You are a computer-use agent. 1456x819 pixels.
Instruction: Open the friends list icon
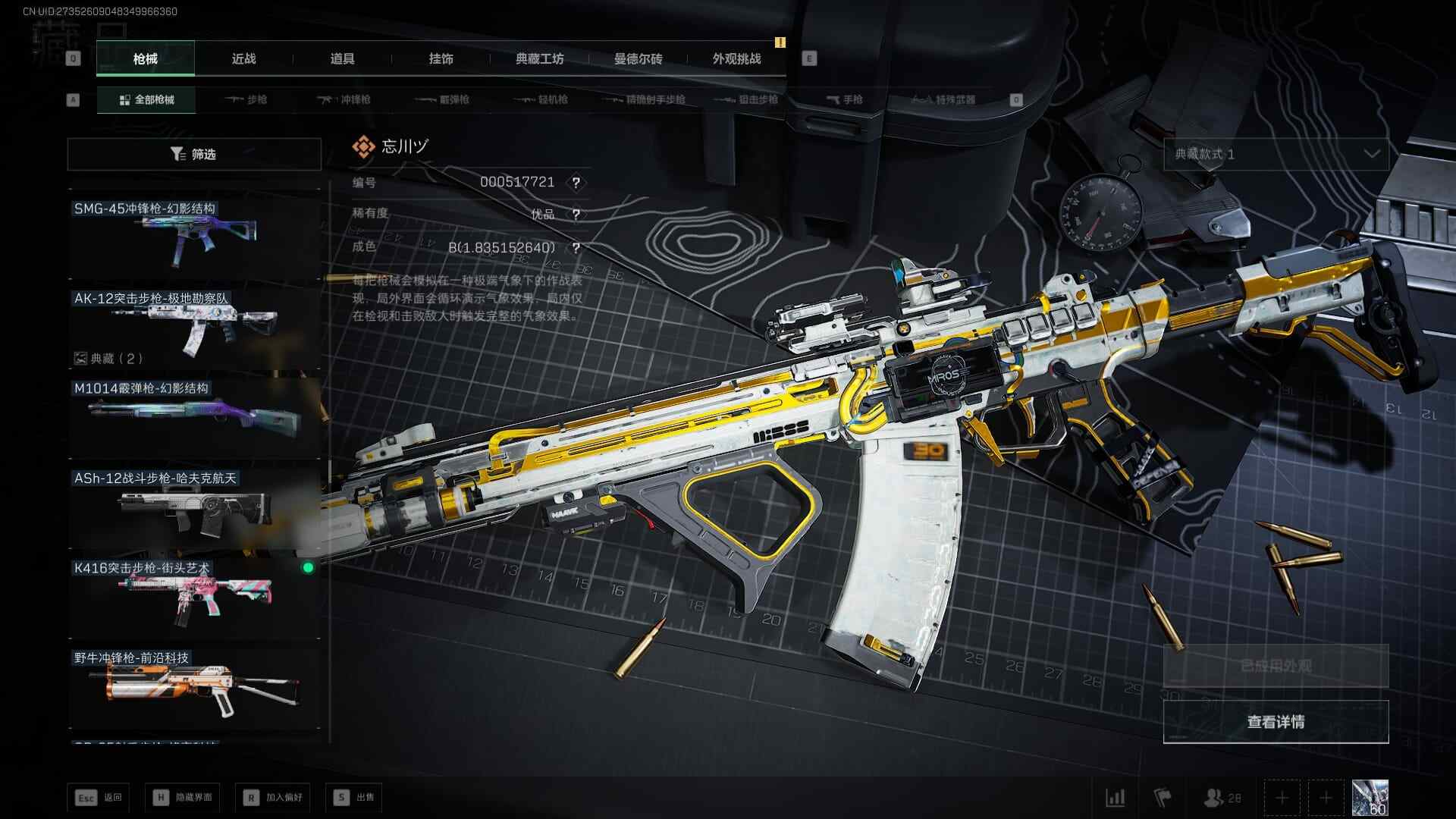pyautogui.click(x=1222, y=798)
